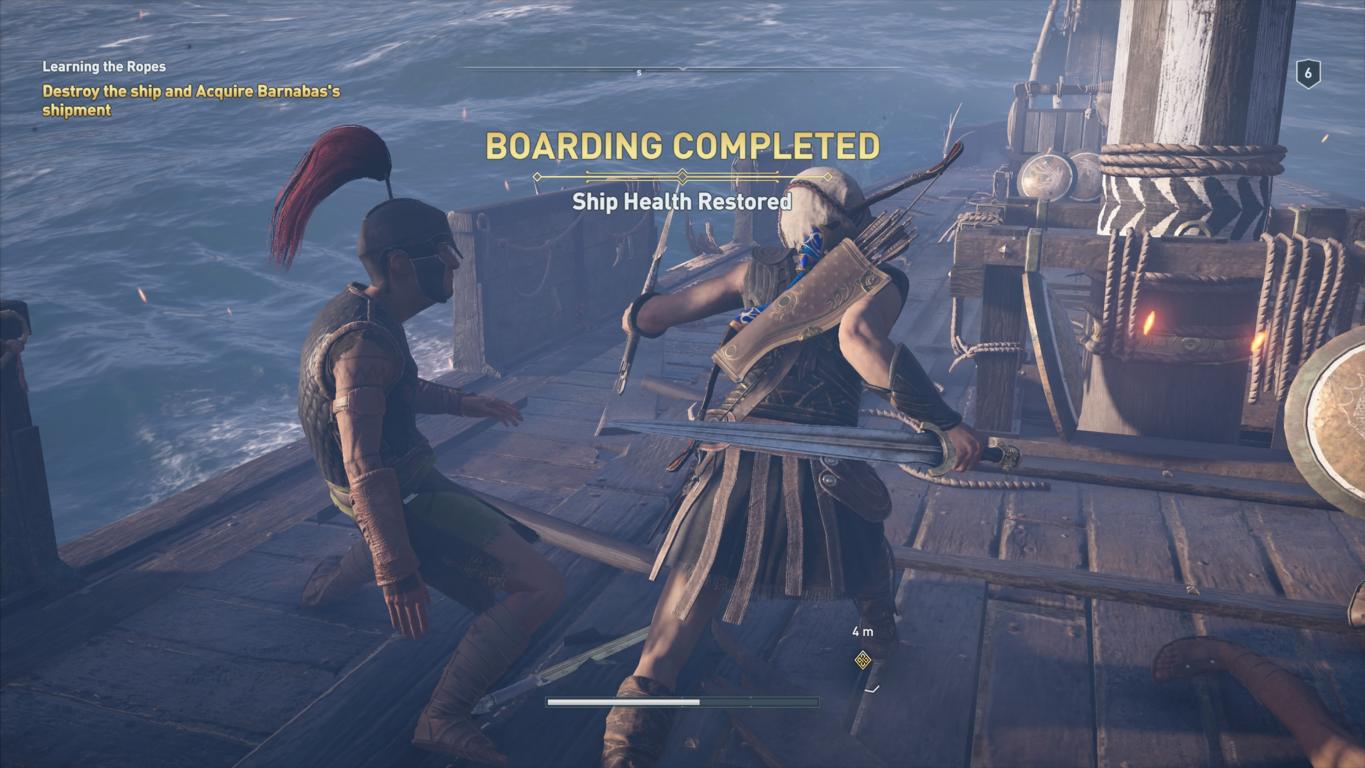
Task: Click the compass bar at the top
Action: [x=682, y=69]
